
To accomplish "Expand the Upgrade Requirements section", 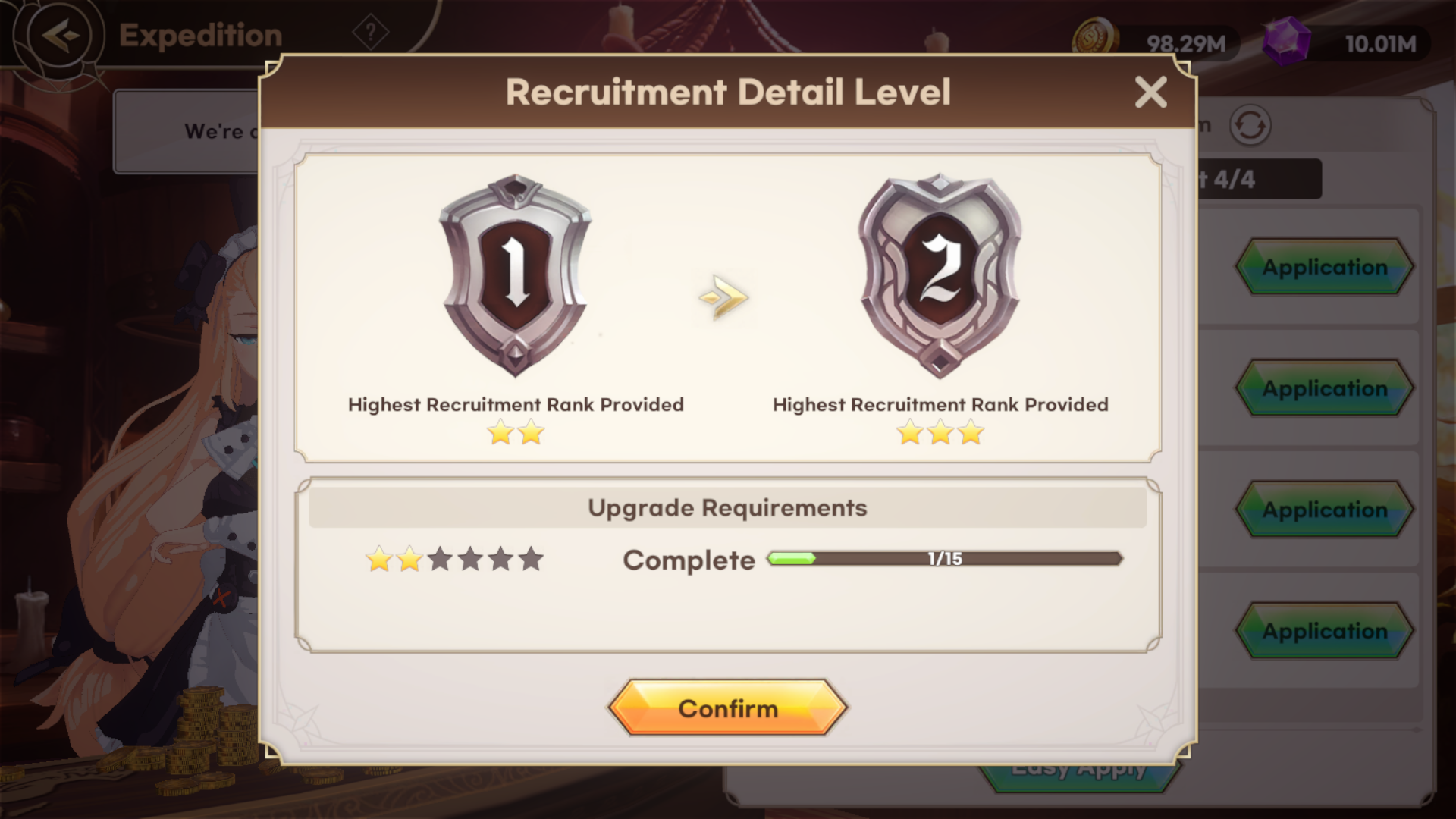I will click(728, 507).
